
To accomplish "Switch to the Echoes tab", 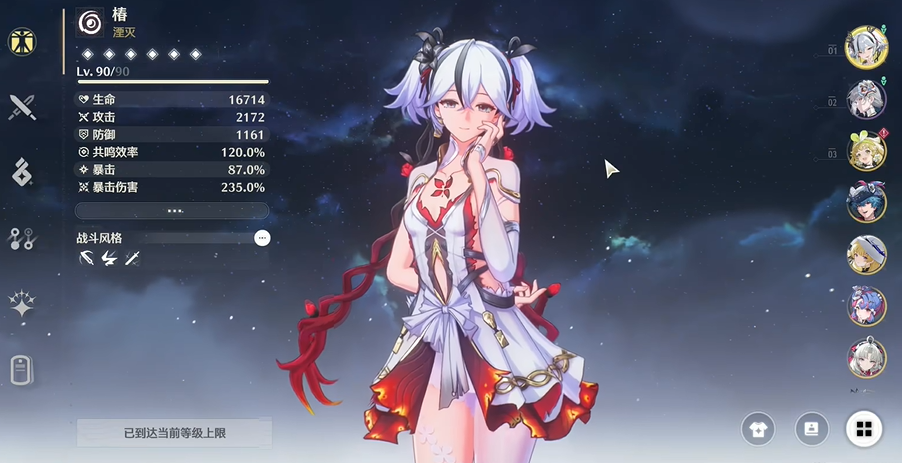I will click(22, 172).
